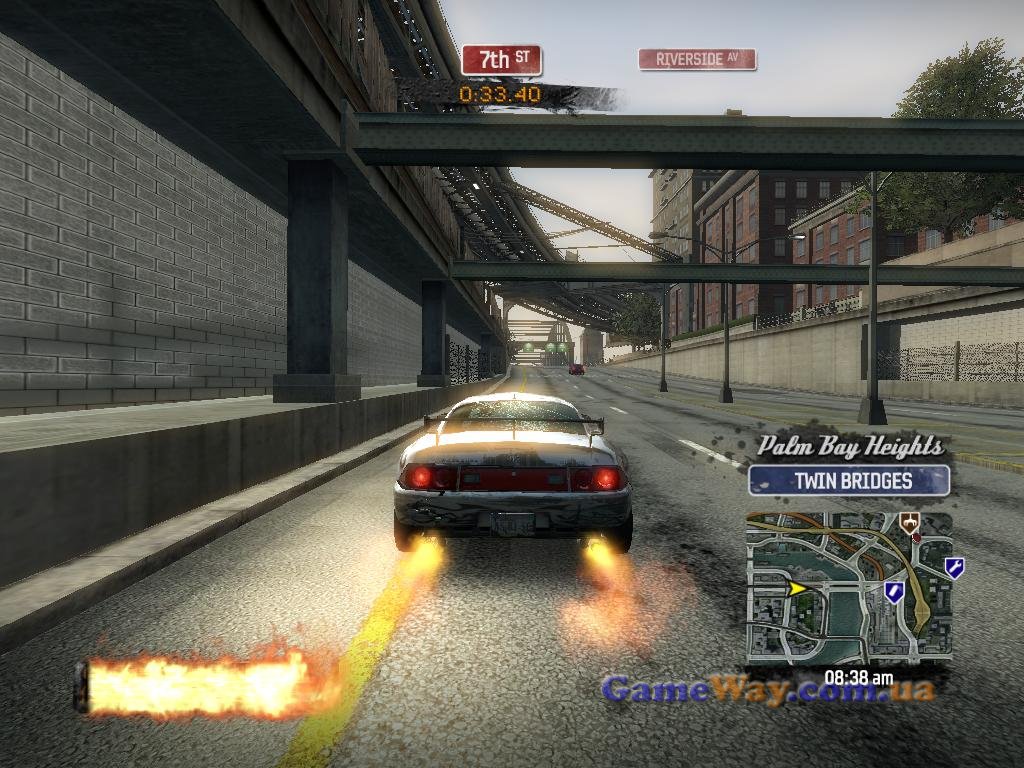Screen dimensions: 1024x768
Task: Click the Riverside Av street sign
Action: [697, 60]
